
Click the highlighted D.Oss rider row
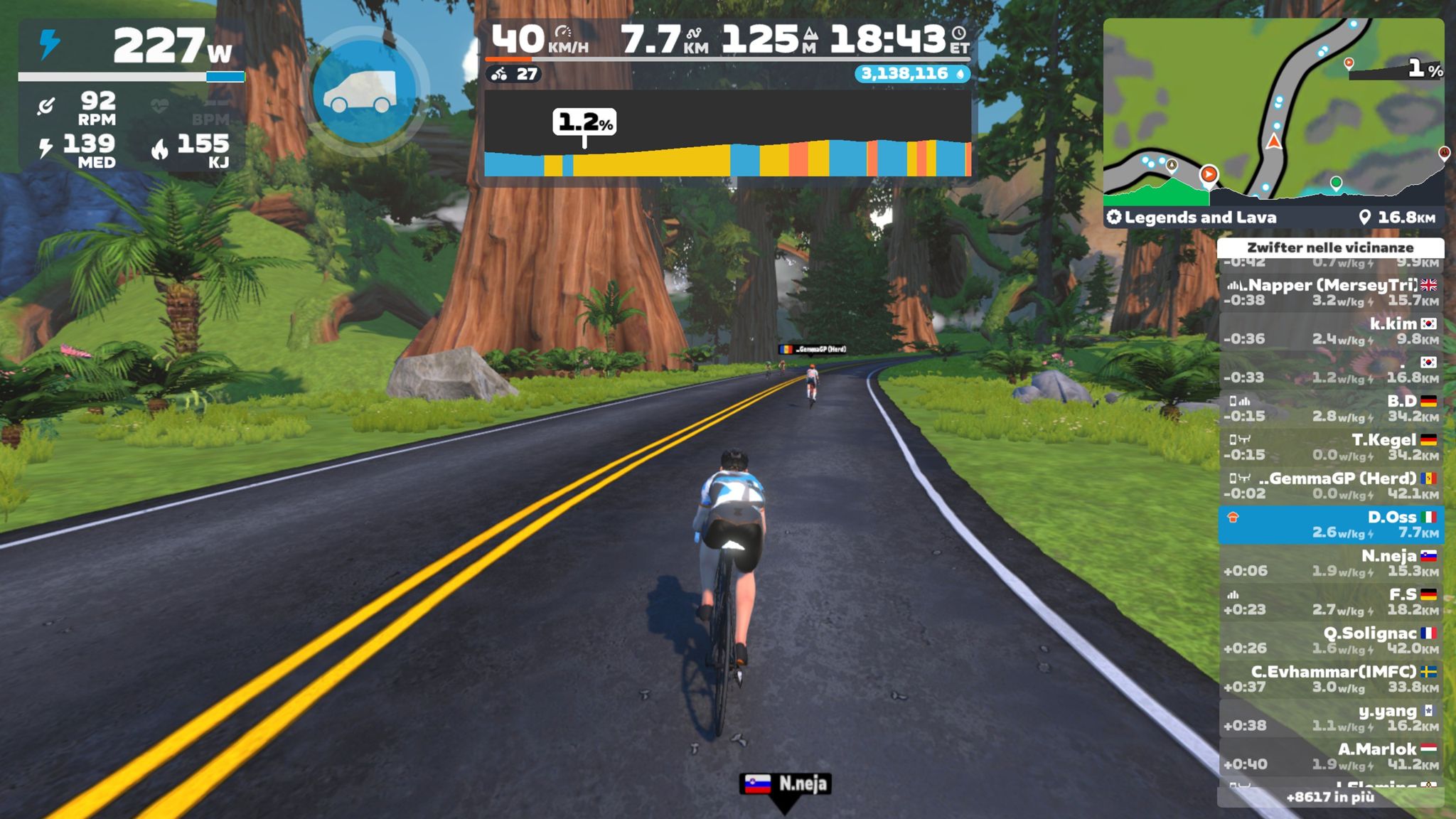pyautogui.click(x=1330, y=525)
